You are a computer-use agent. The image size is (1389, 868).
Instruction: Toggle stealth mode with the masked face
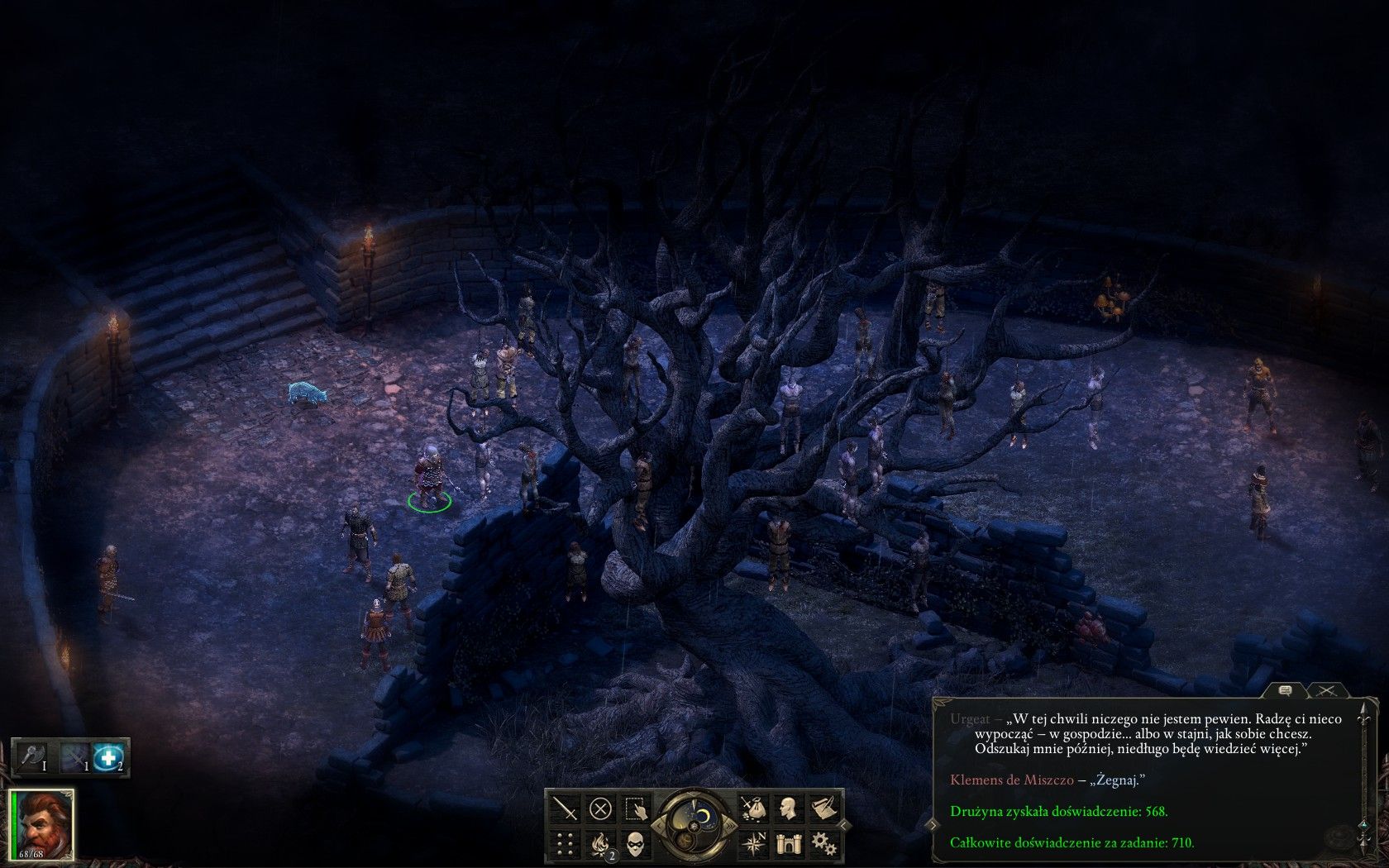tap(636, 843)
